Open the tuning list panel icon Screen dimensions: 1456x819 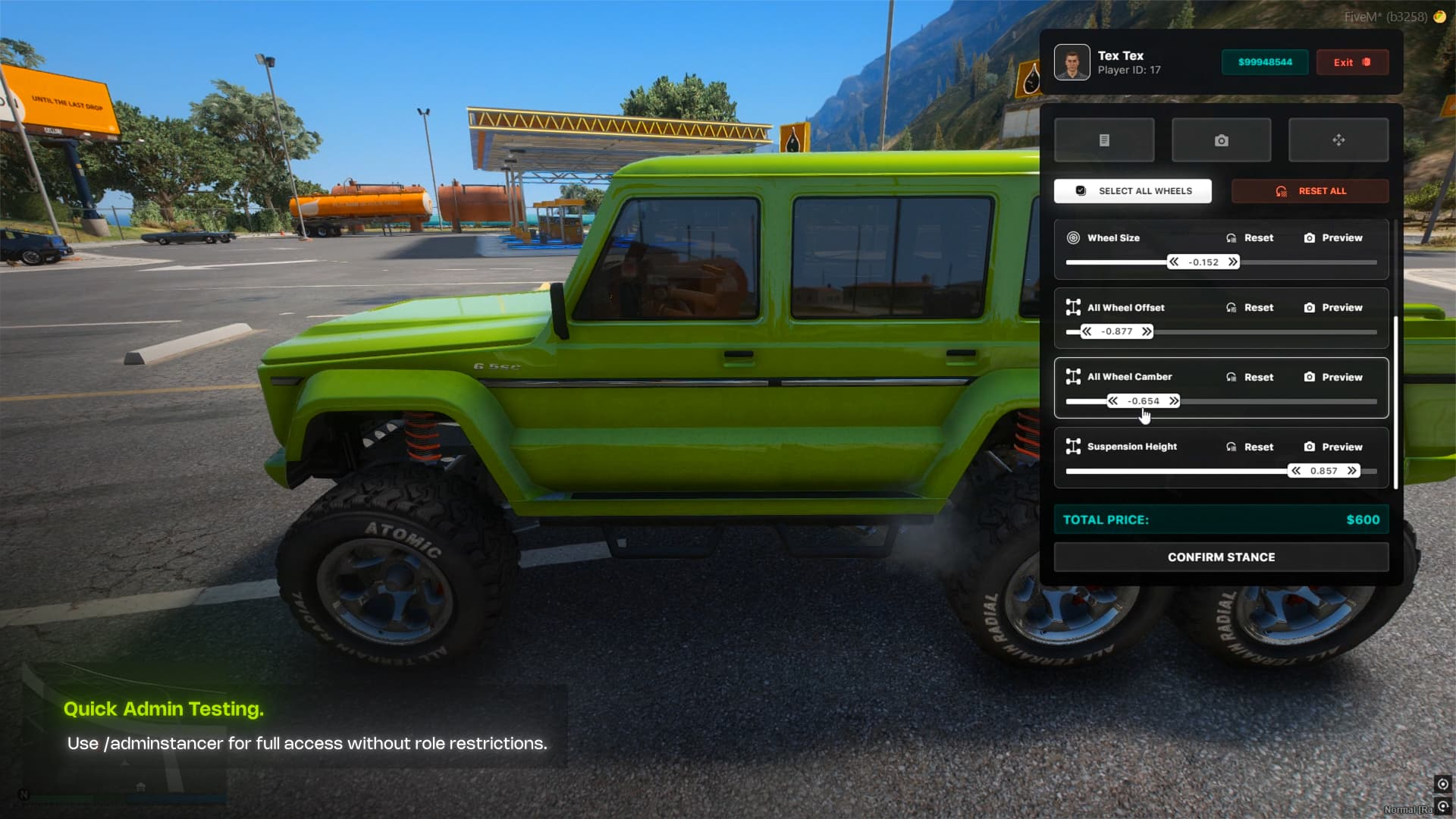(1104, 140)
